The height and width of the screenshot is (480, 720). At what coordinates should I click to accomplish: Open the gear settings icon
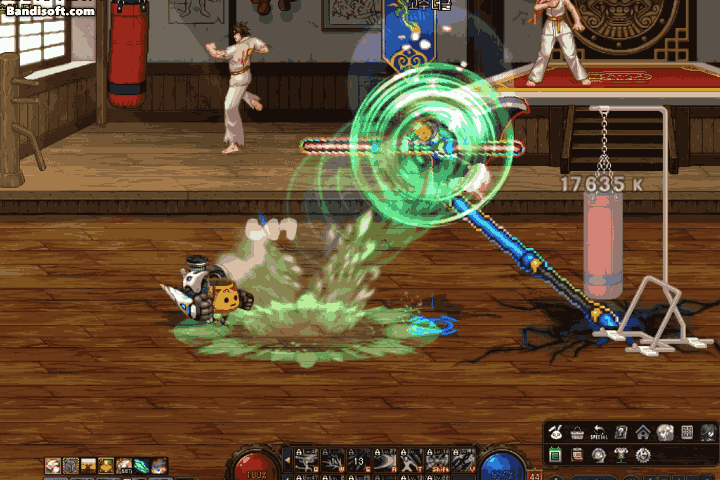[643, 455]
